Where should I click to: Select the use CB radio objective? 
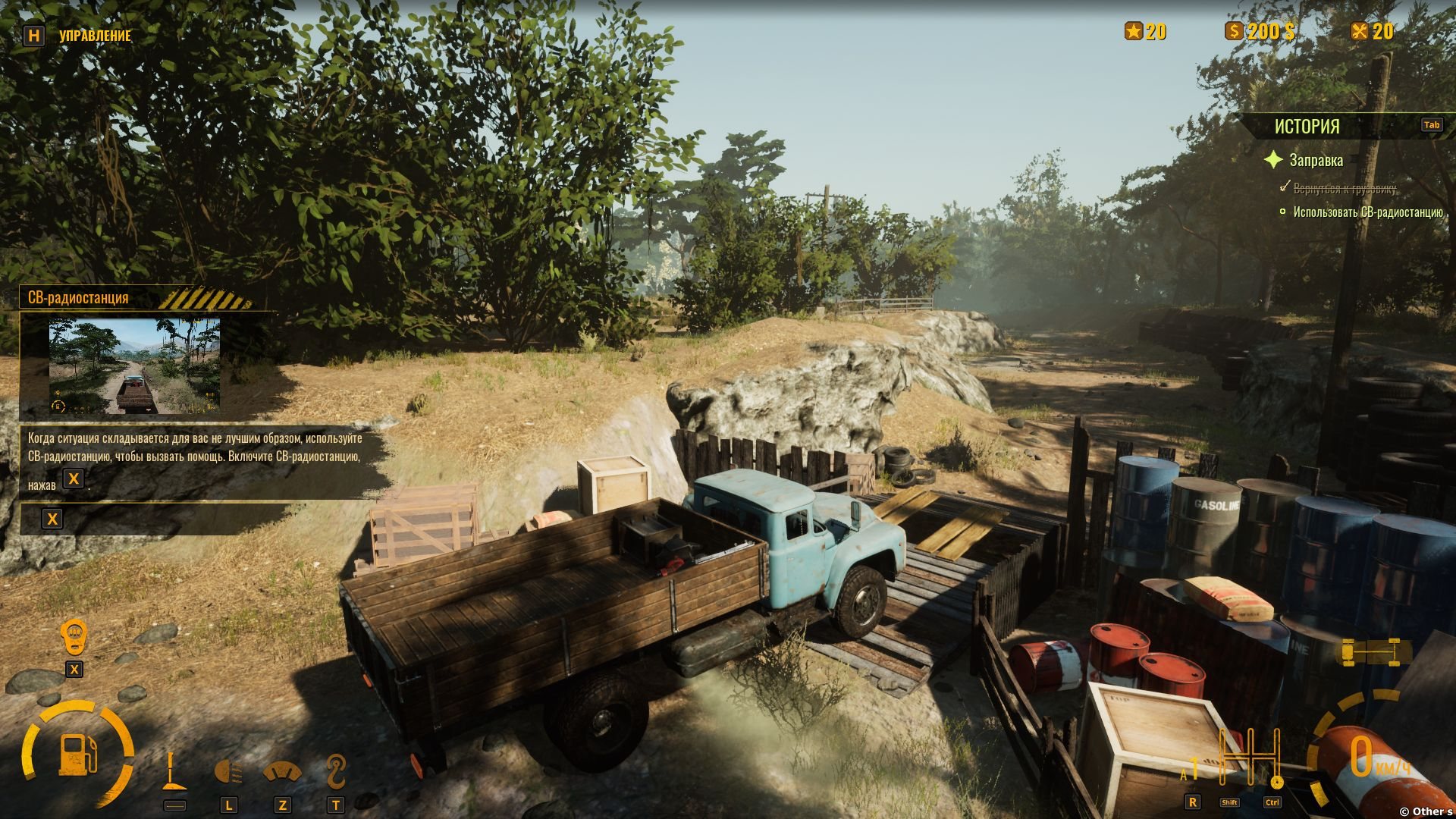(1367, 212)
